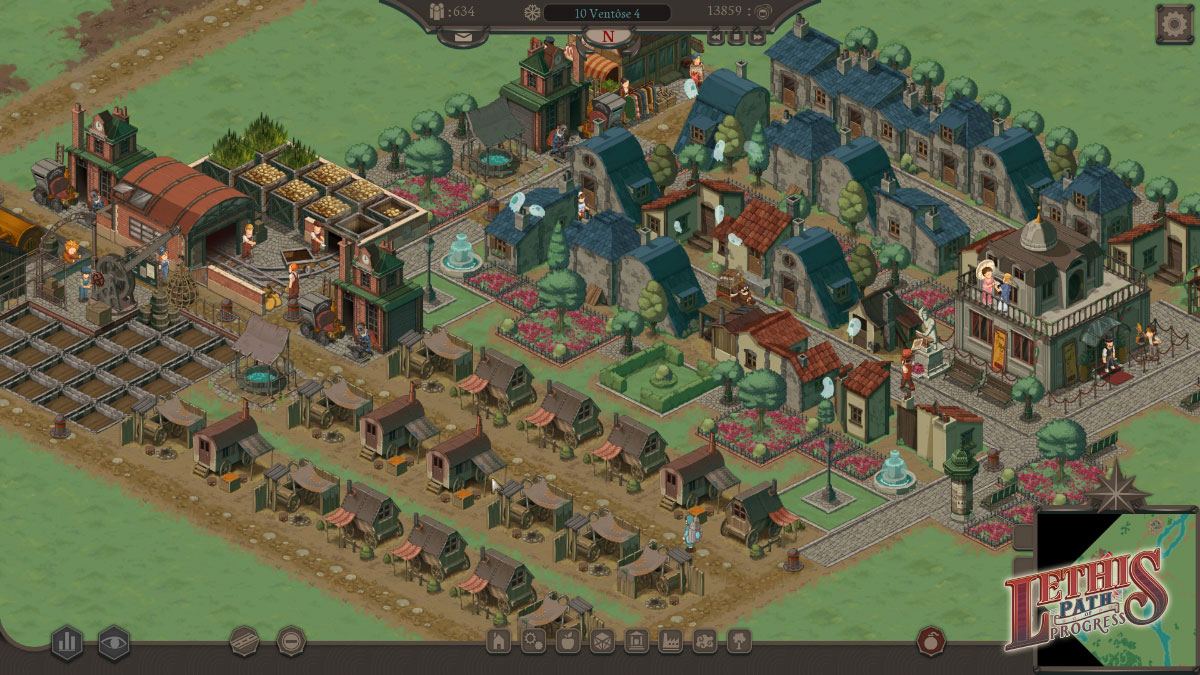
Task: Slow down game speed with rewind button
Action: coord(716,37)
